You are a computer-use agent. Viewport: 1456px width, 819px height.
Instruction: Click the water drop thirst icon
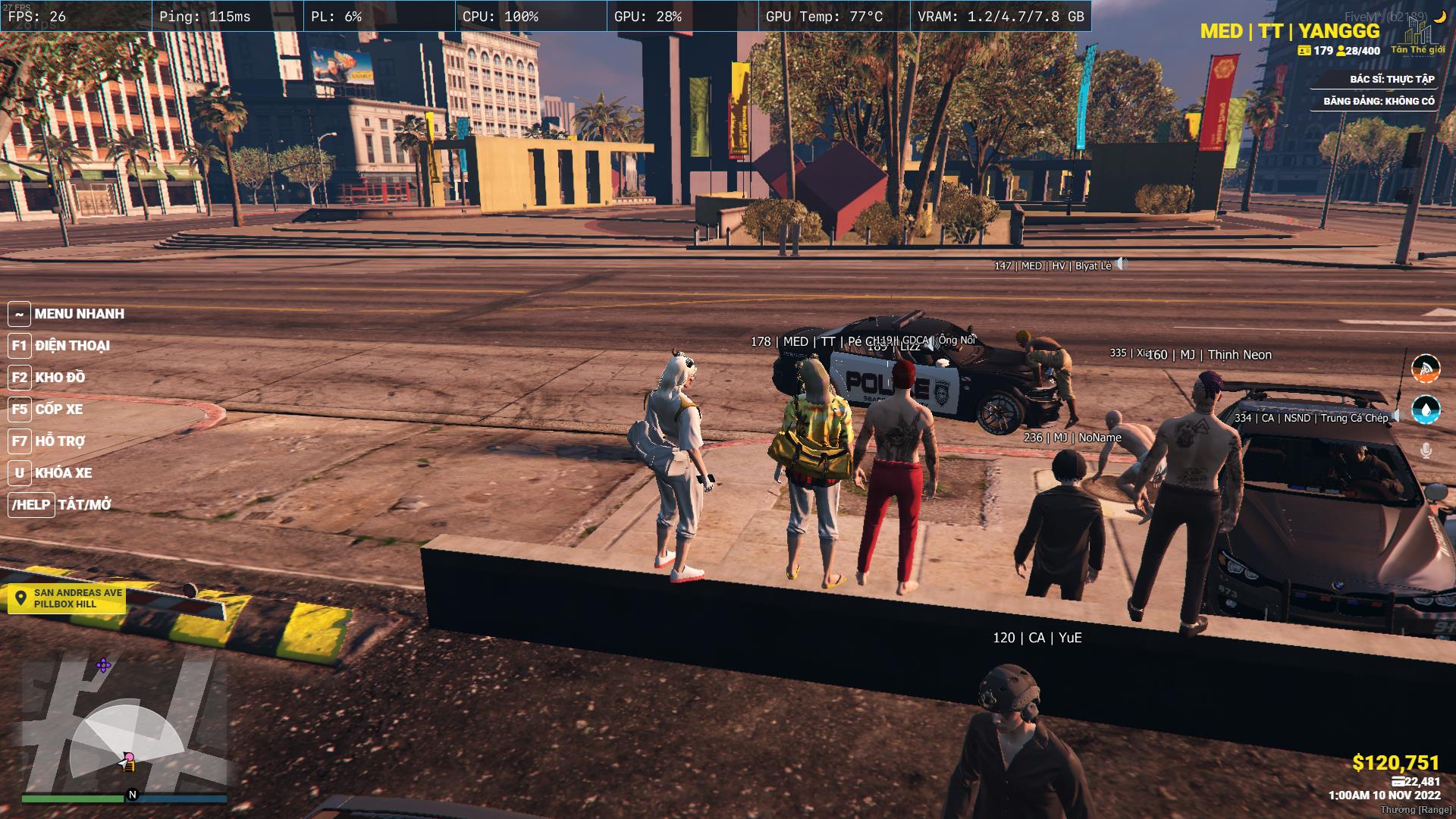[1426, 409]
